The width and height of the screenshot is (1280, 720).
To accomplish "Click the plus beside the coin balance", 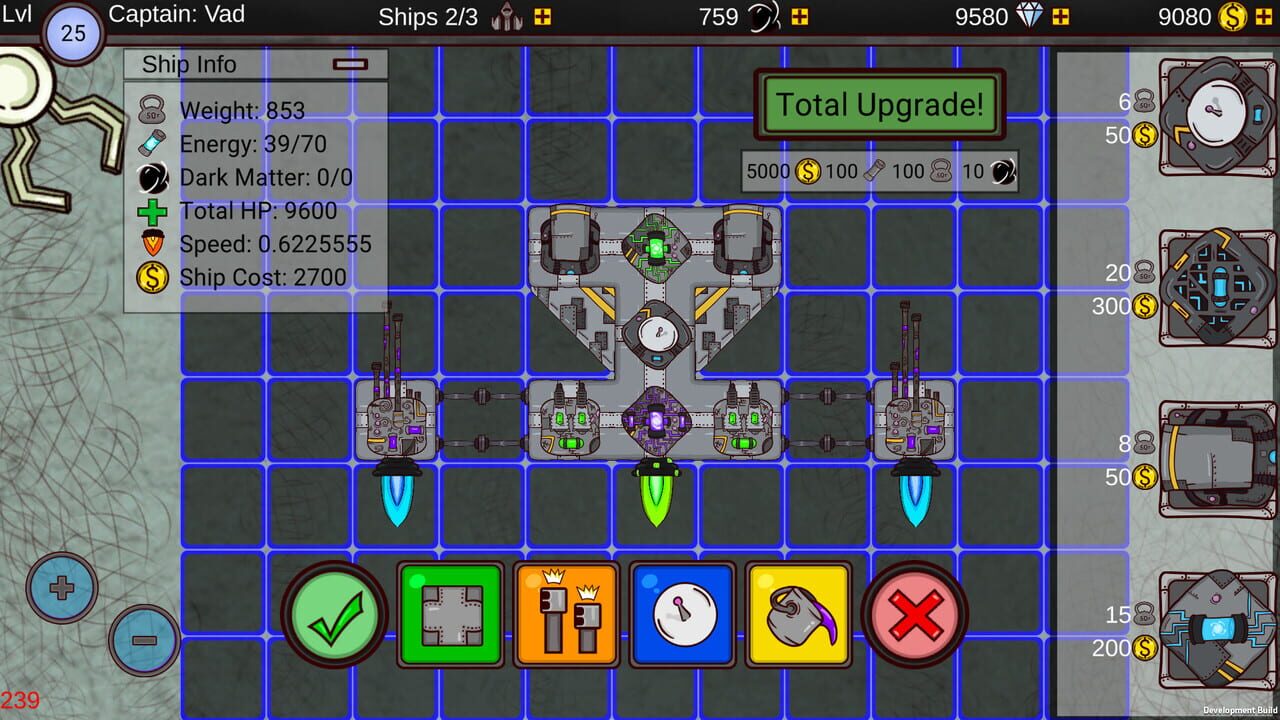I will point(1262,16).
